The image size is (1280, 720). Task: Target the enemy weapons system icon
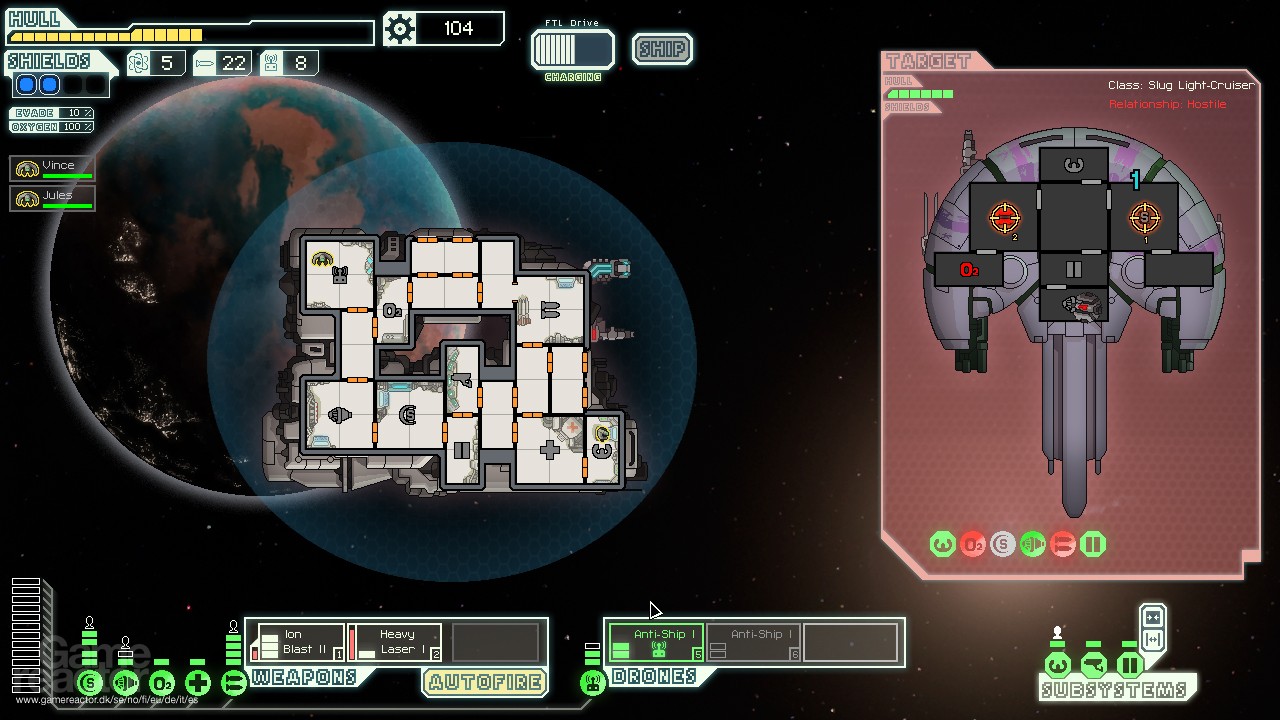(x=1063, y=544)
